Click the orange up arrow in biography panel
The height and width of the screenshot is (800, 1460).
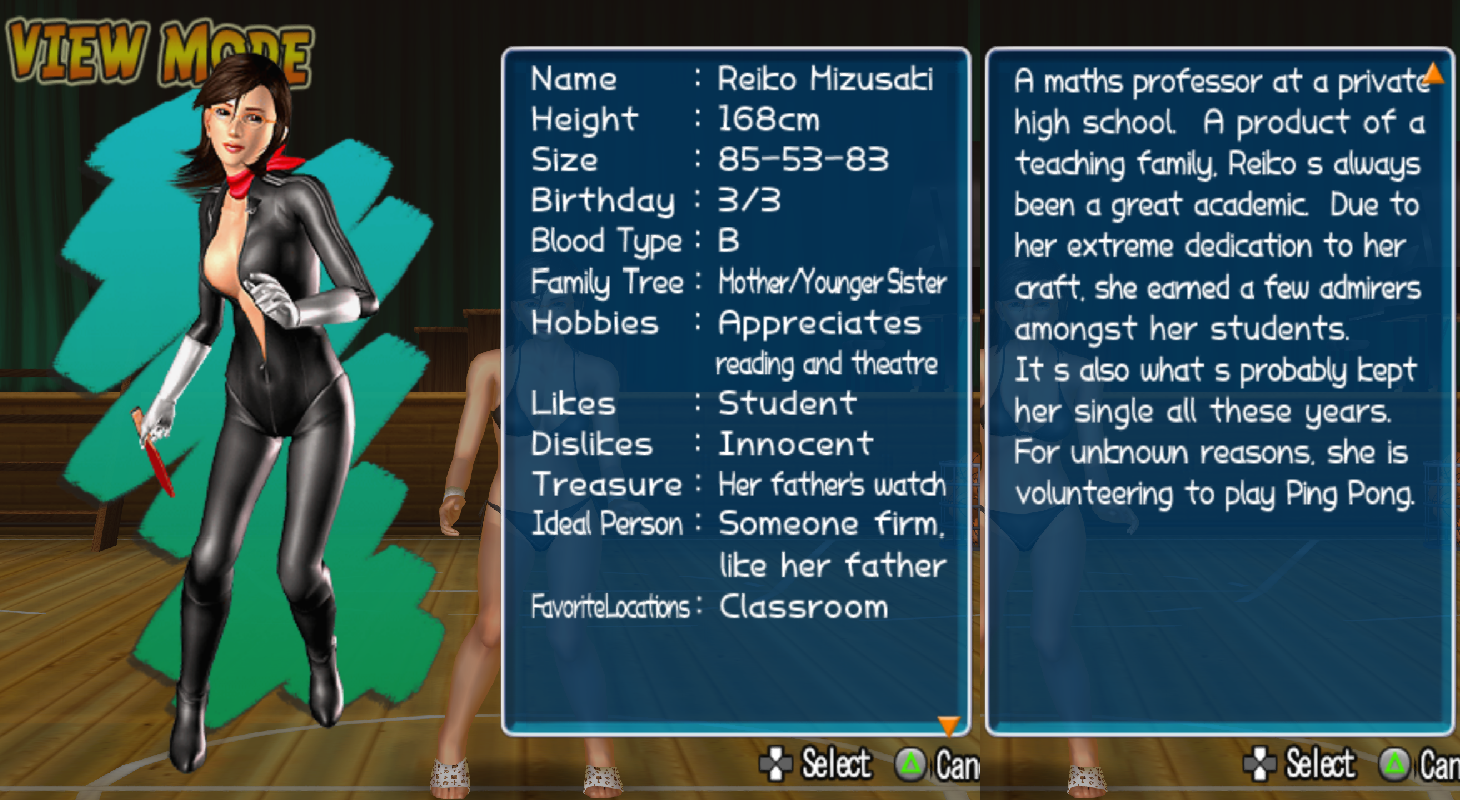point(1433,73)
